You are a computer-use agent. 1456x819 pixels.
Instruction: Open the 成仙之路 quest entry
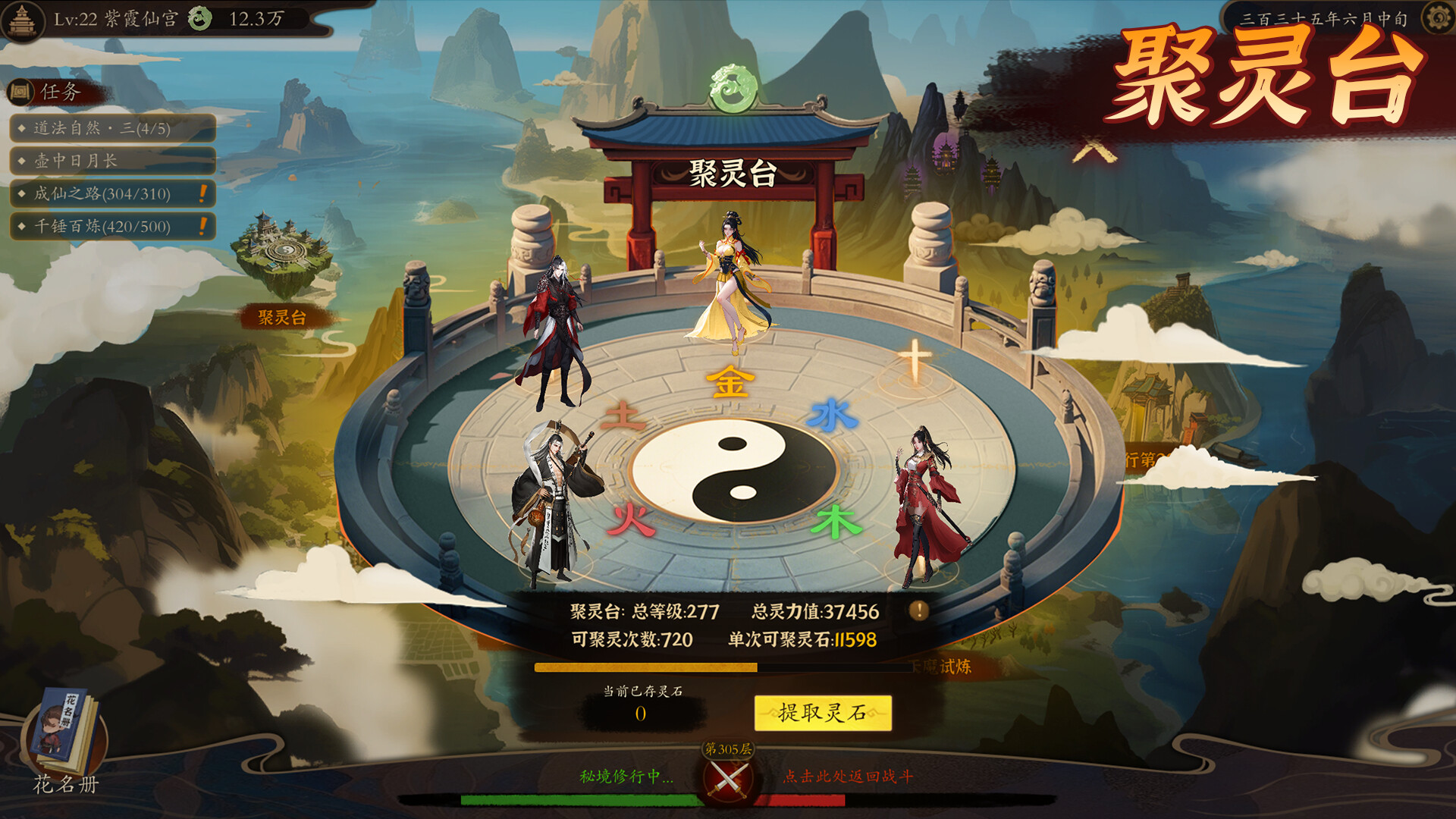point(112,193)
